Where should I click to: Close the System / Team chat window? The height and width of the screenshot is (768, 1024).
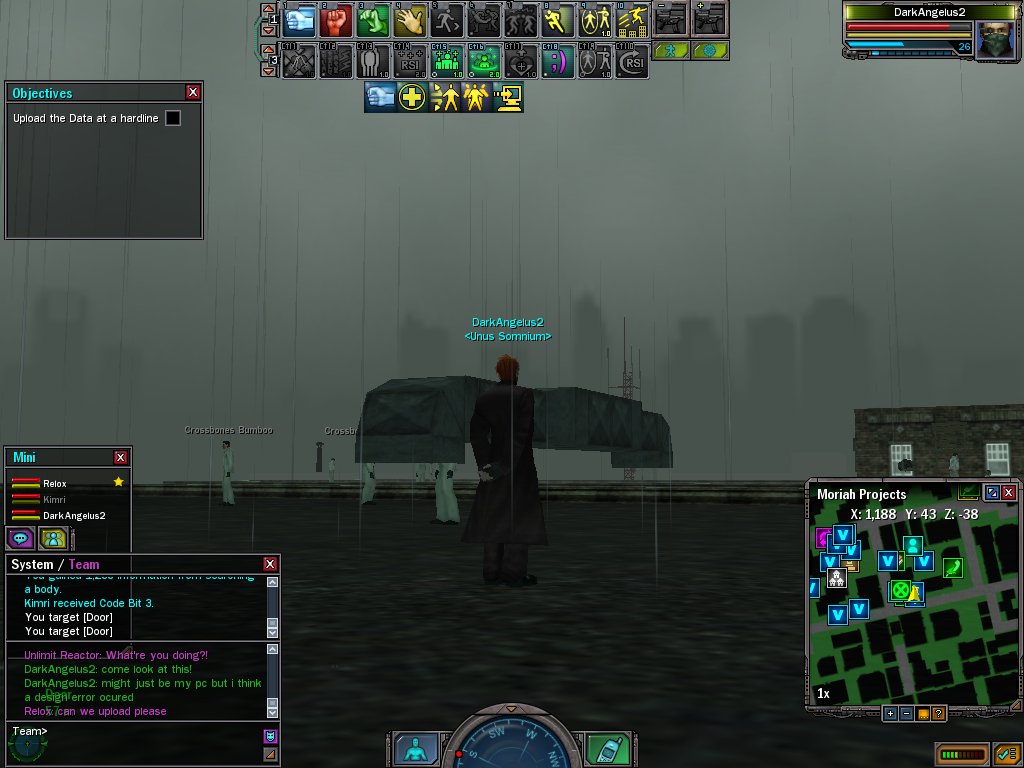point(270,564)
